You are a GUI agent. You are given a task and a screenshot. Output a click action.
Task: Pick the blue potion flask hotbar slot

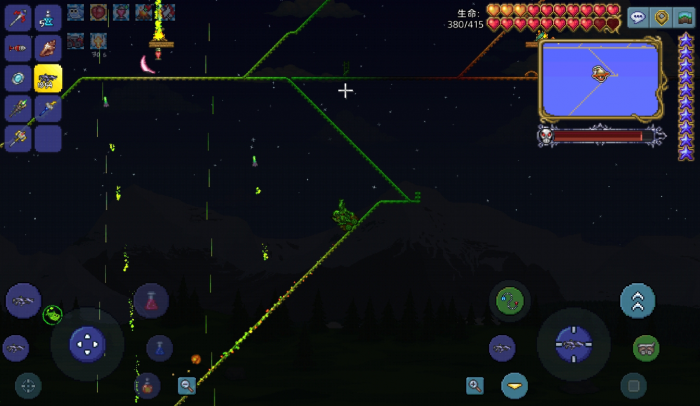tap(48, 17)
